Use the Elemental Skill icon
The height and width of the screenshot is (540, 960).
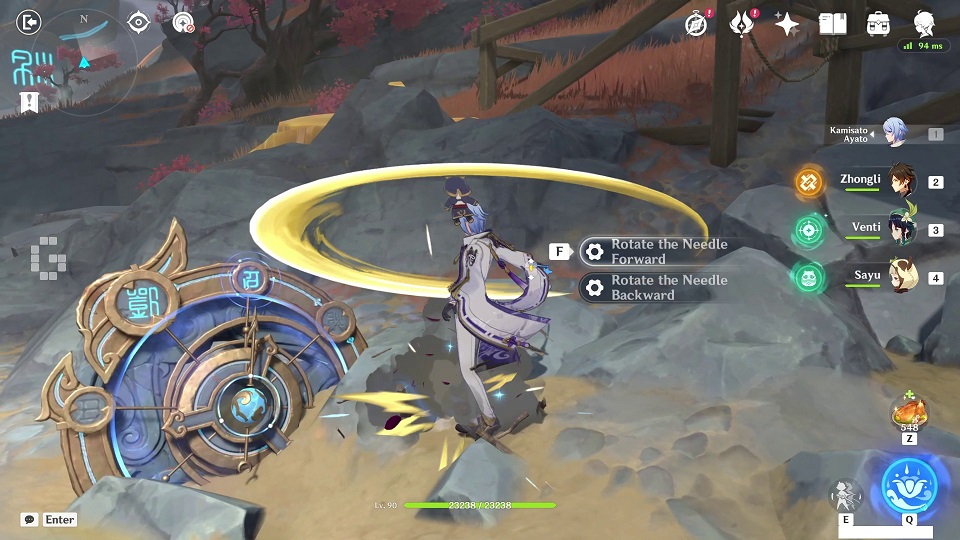[845, 494]
